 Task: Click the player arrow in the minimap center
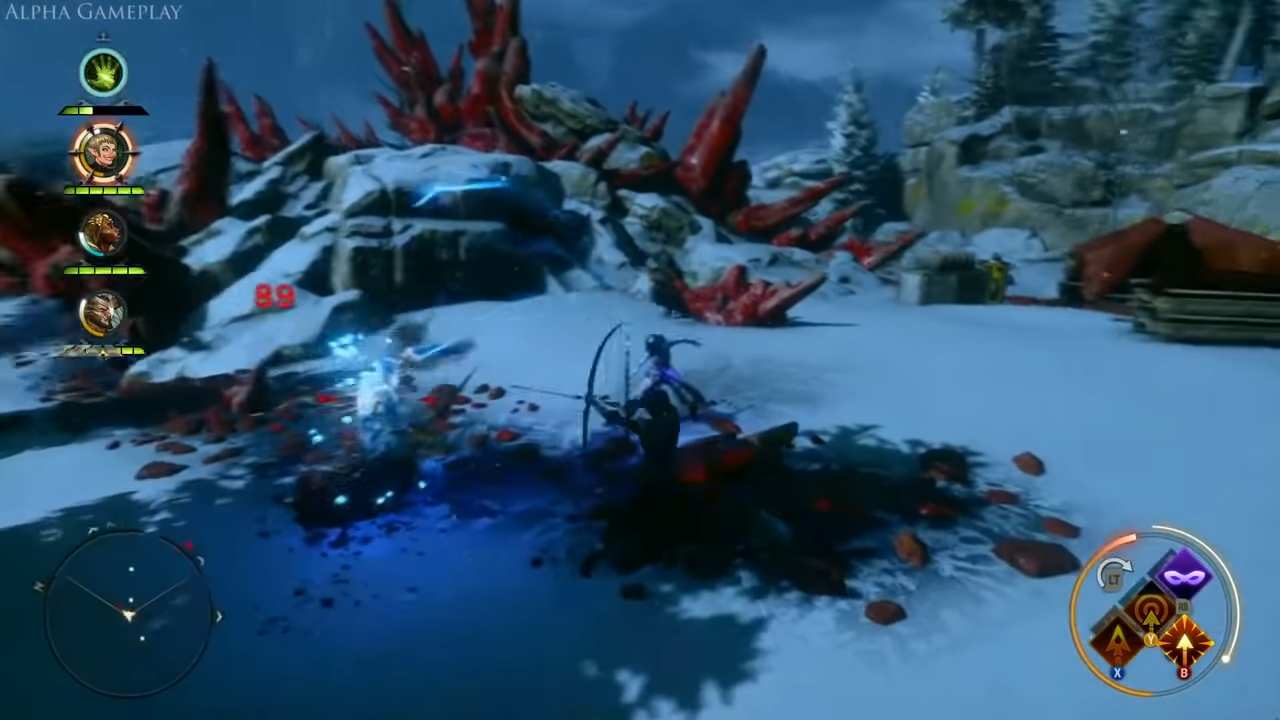[x=130, y=615]
